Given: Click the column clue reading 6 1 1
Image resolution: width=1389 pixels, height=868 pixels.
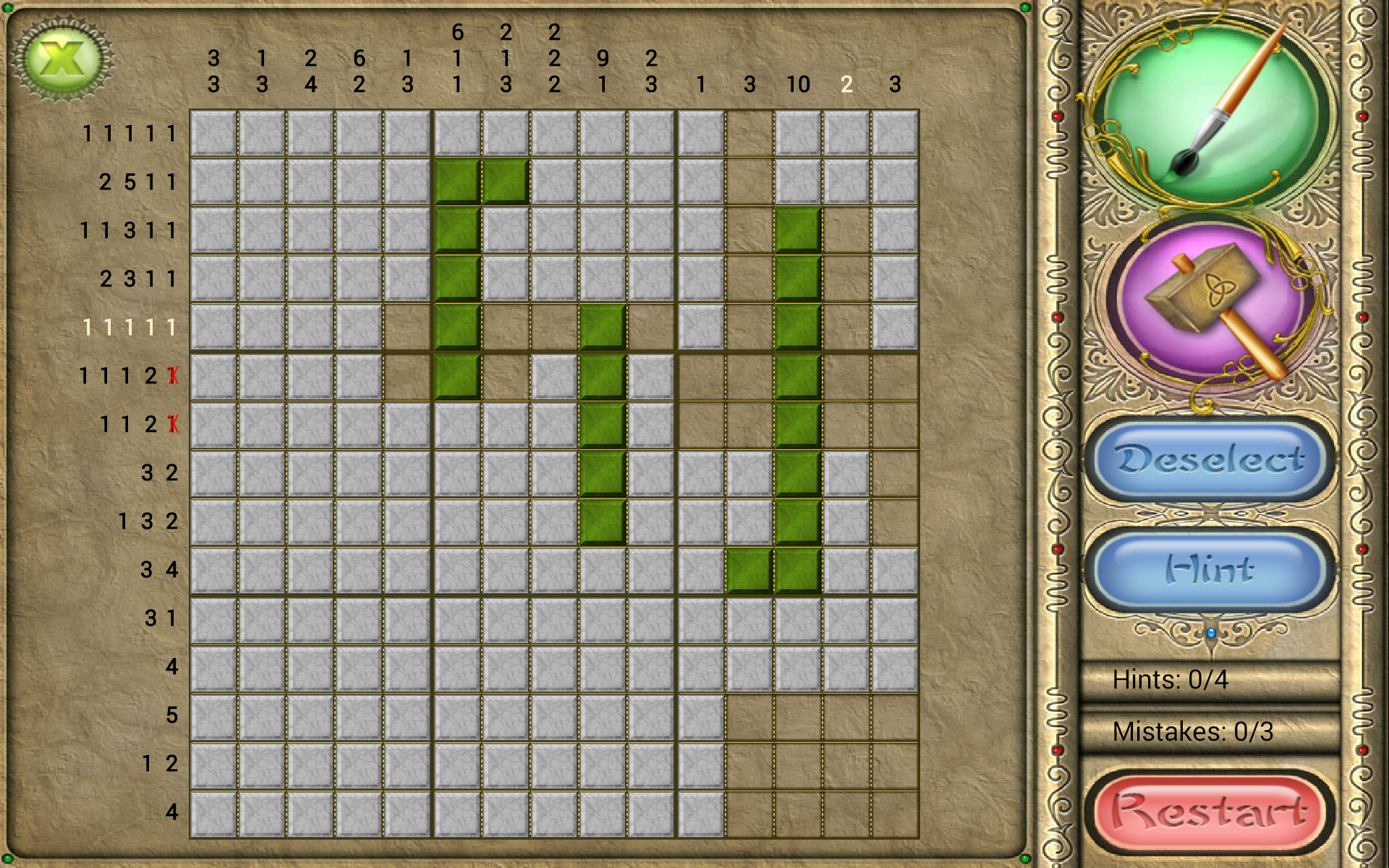Looking at the screenshot, I should pos(456,58).
